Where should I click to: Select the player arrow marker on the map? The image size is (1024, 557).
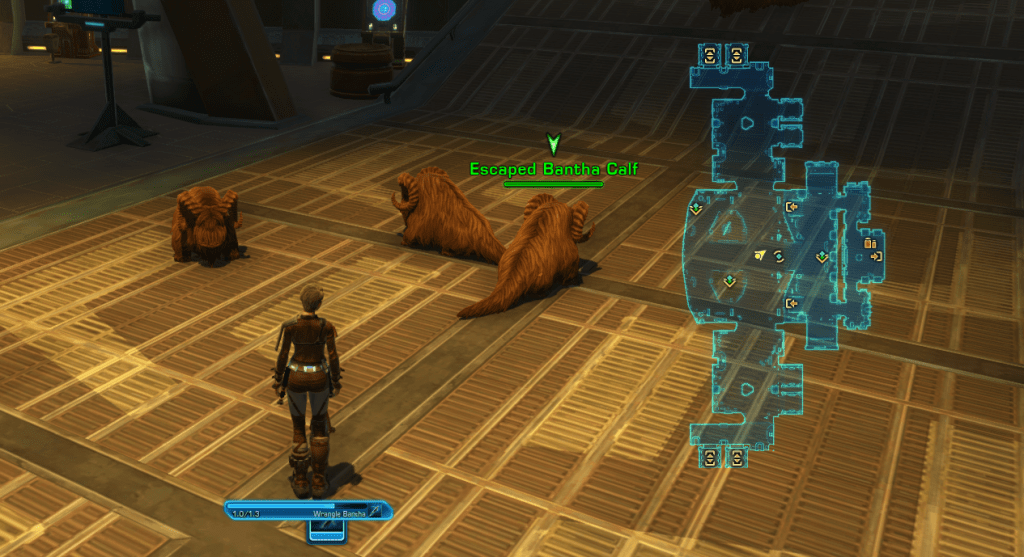coord(762,256)
